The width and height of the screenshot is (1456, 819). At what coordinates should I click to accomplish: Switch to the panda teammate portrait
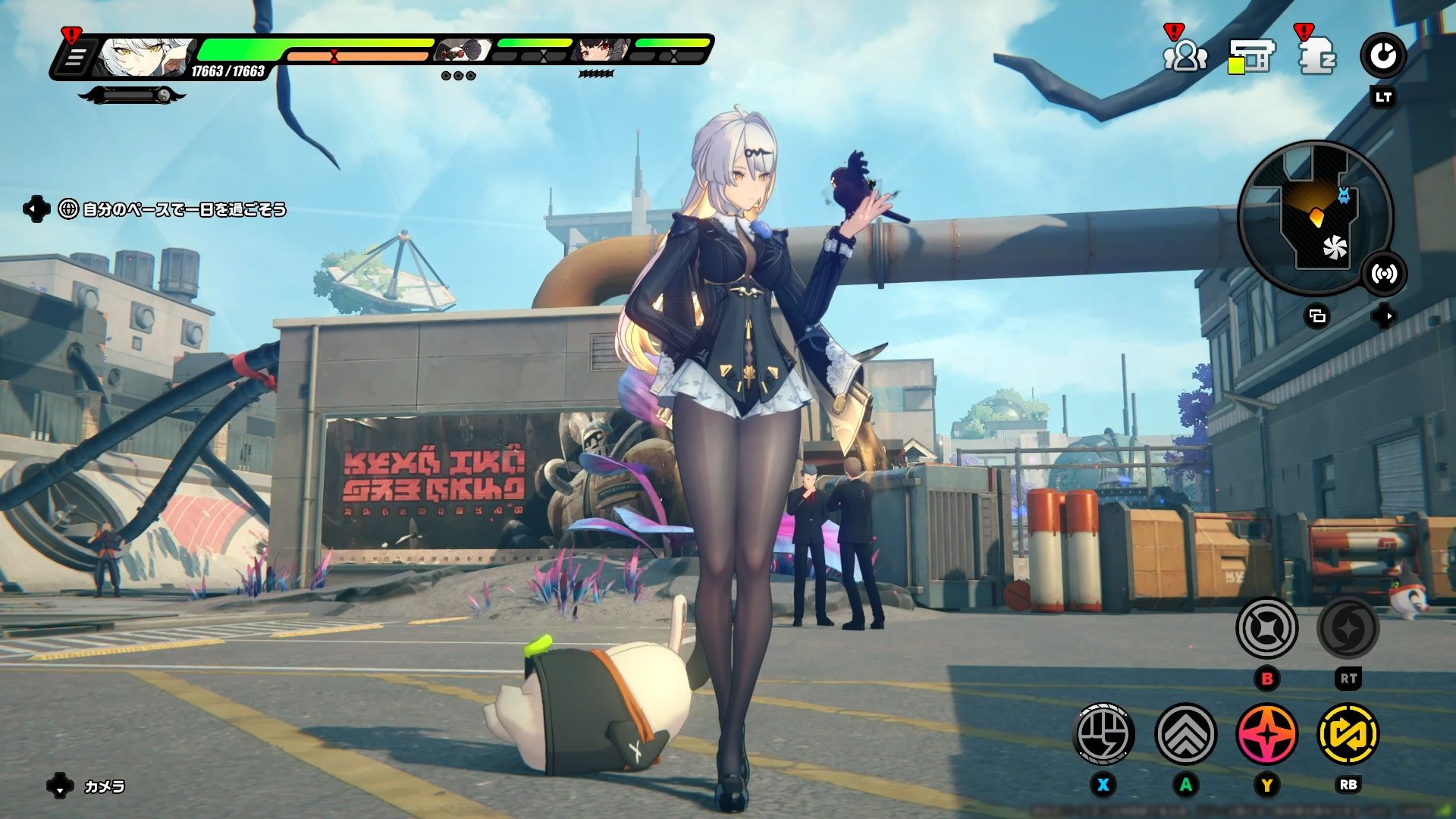(x=463, y=51)
